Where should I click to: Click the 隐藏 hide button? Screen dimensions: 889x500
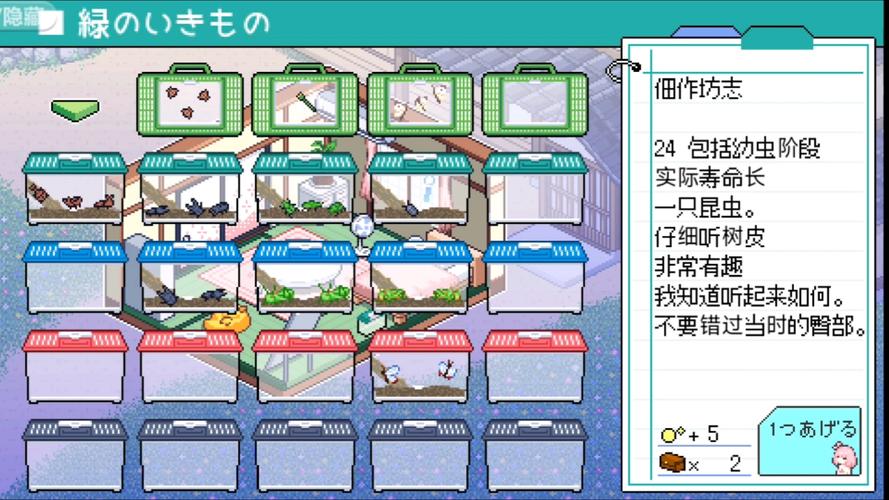[20, 17]
